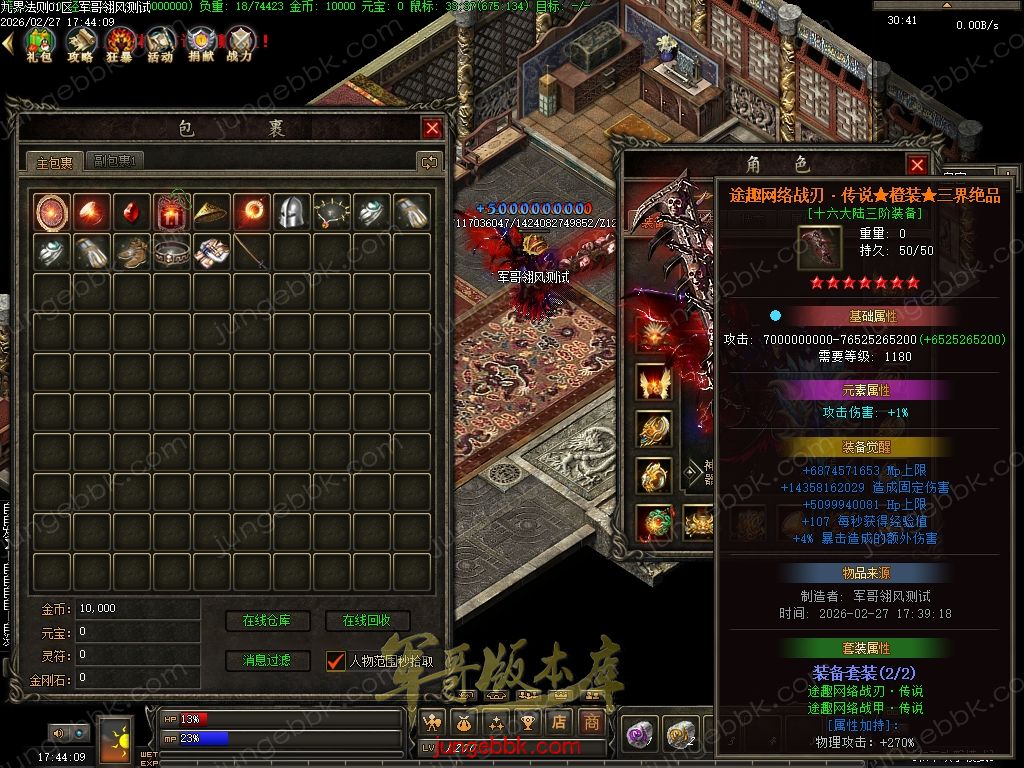
Task: Select the straw hat inventory item
Action: pos(211,211)
